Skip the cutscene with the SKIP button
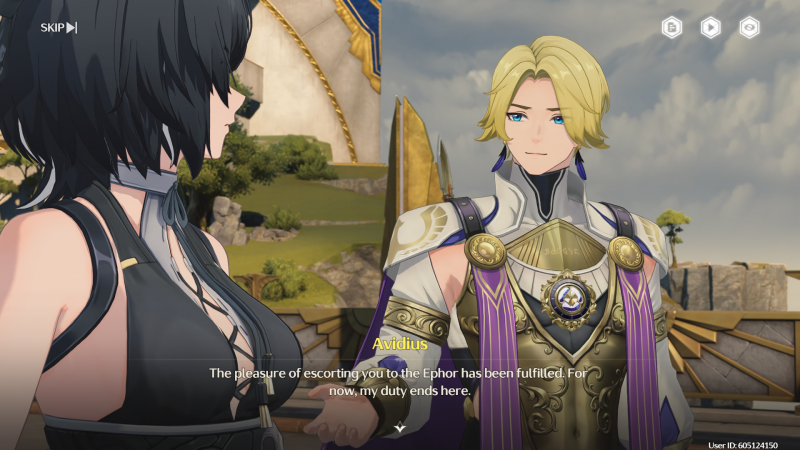The image size is (800, 450). pyautogui.click(x=58, y=27)
